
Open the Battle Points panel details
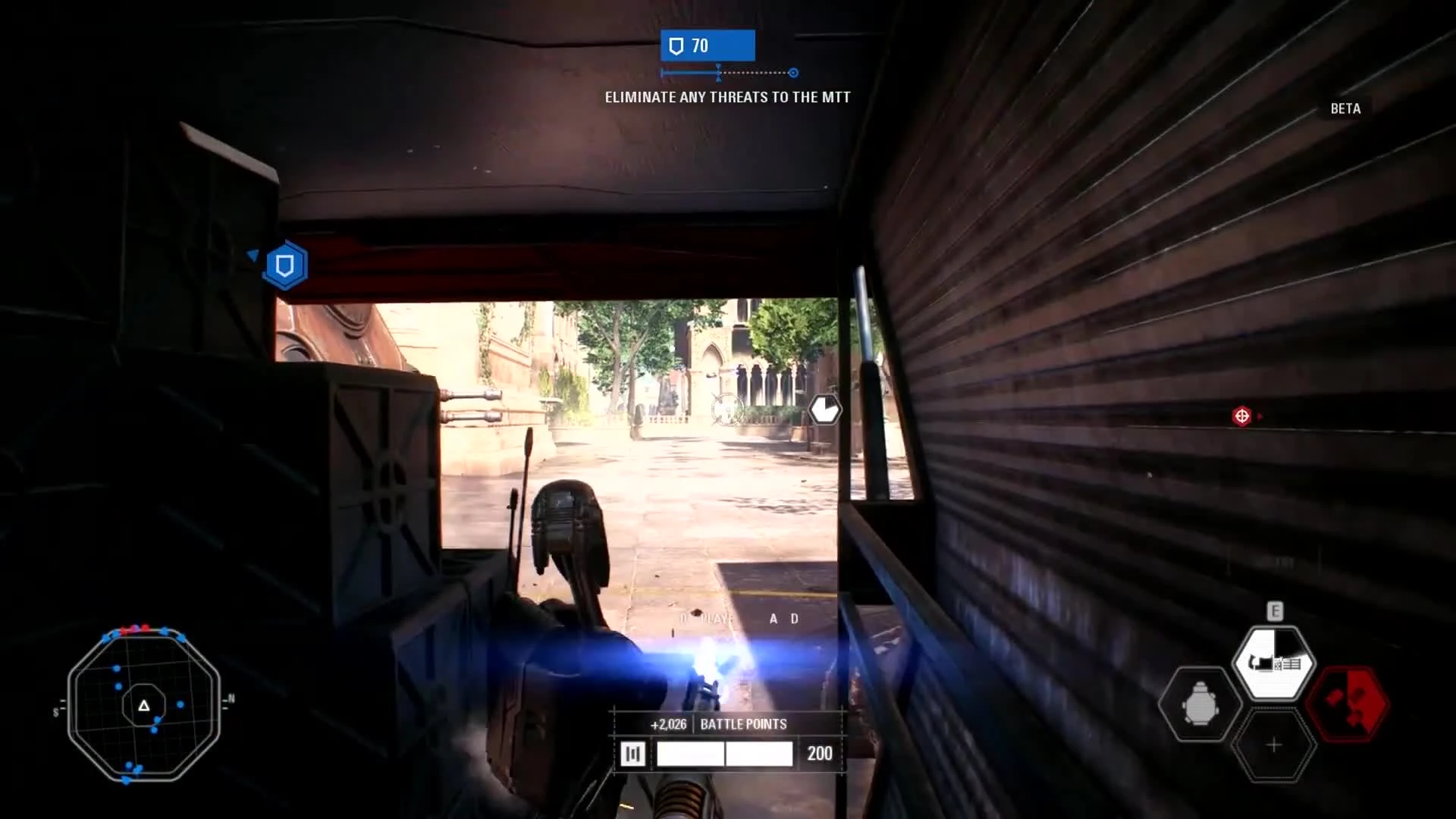[742, 724]
